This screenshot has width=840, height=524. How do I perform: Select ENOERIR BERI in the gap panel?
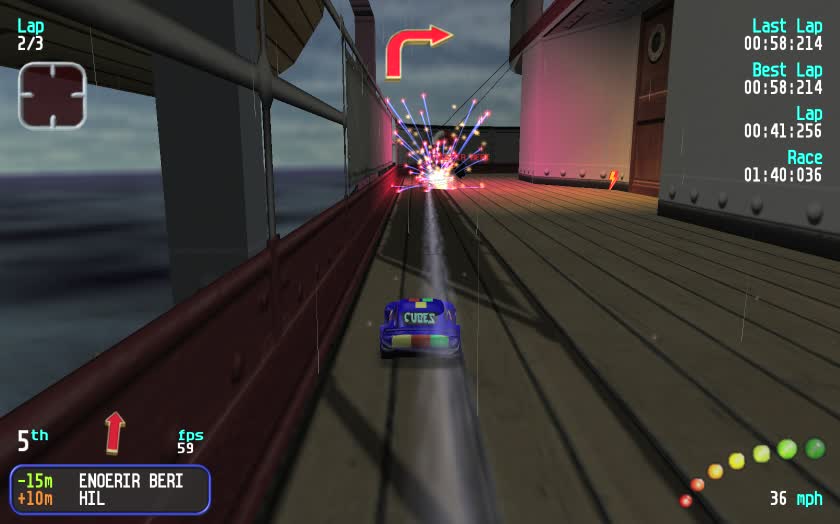[131, 481]
